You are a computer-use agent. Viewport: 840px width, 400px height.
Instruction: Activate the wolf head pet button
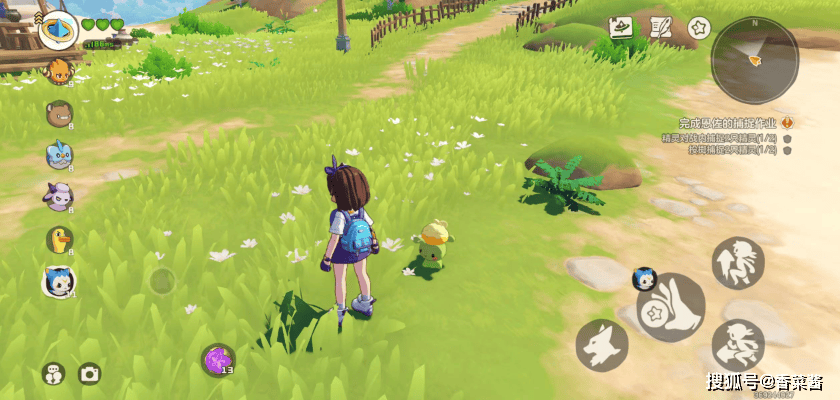(602, 345)
